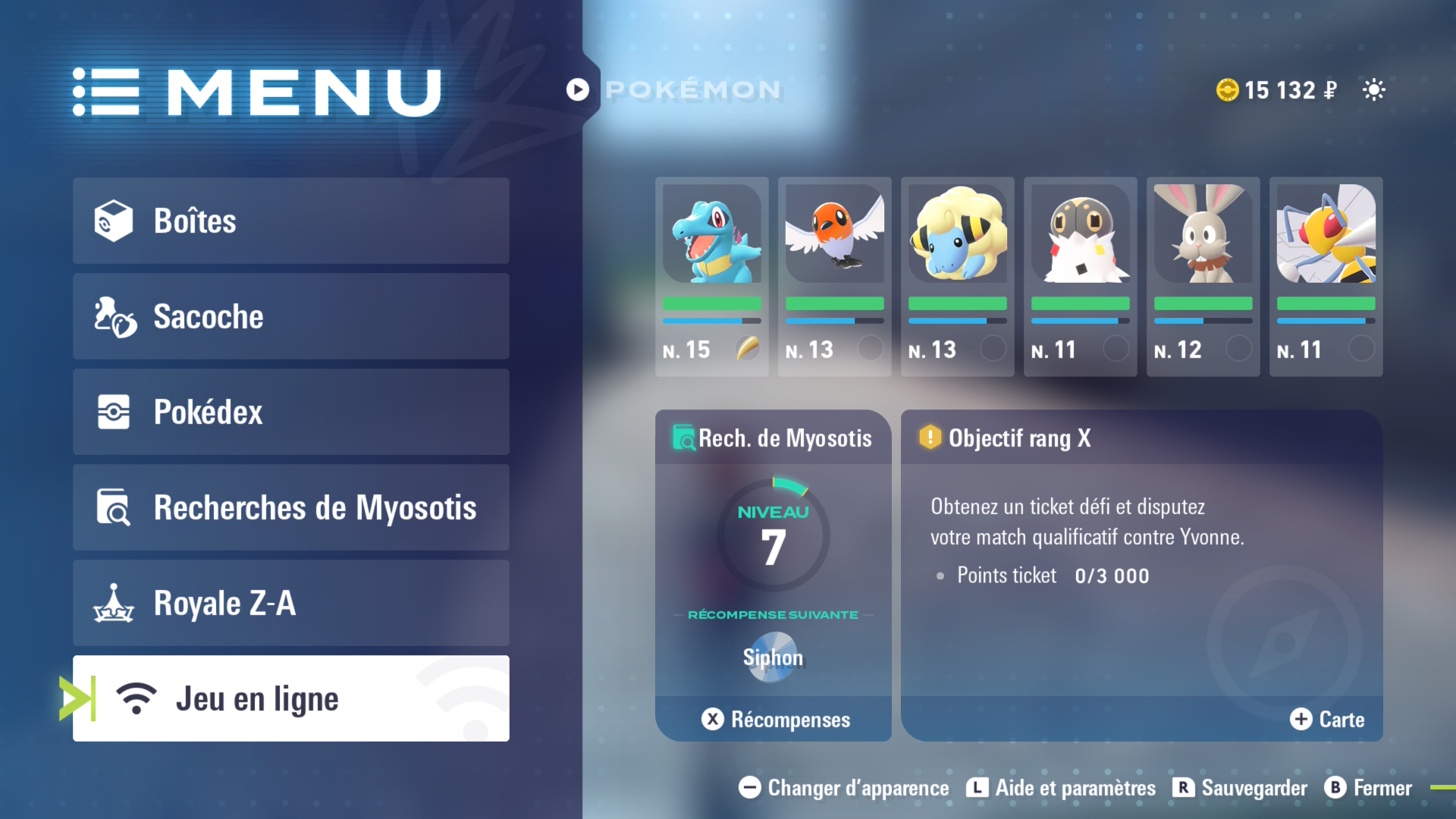Open Aide et paramètres
Viewport: 1456px width, 819px height.
tap(1061, 788)
